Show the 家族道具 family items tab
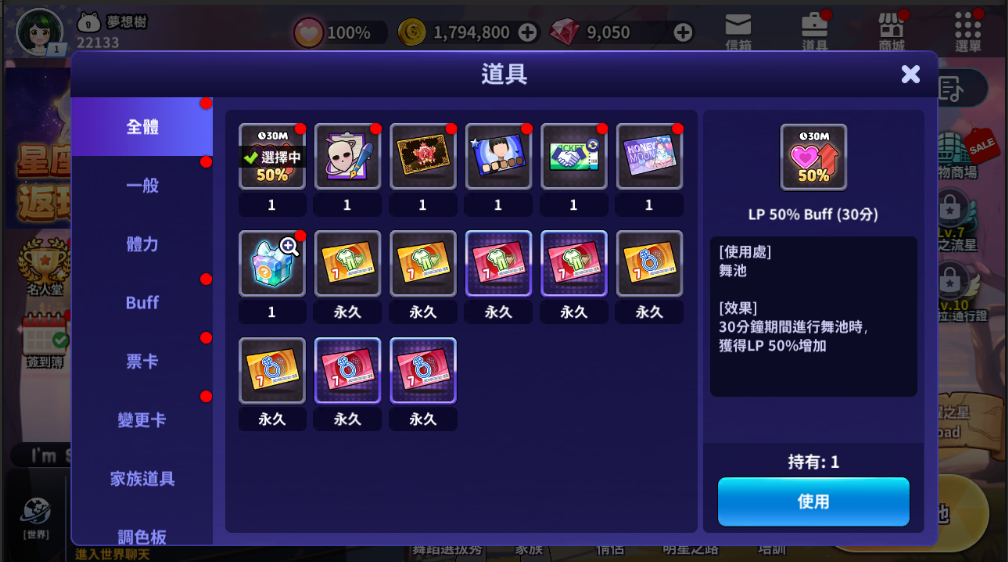1008x562 pixels. click(x=142, y=478)
